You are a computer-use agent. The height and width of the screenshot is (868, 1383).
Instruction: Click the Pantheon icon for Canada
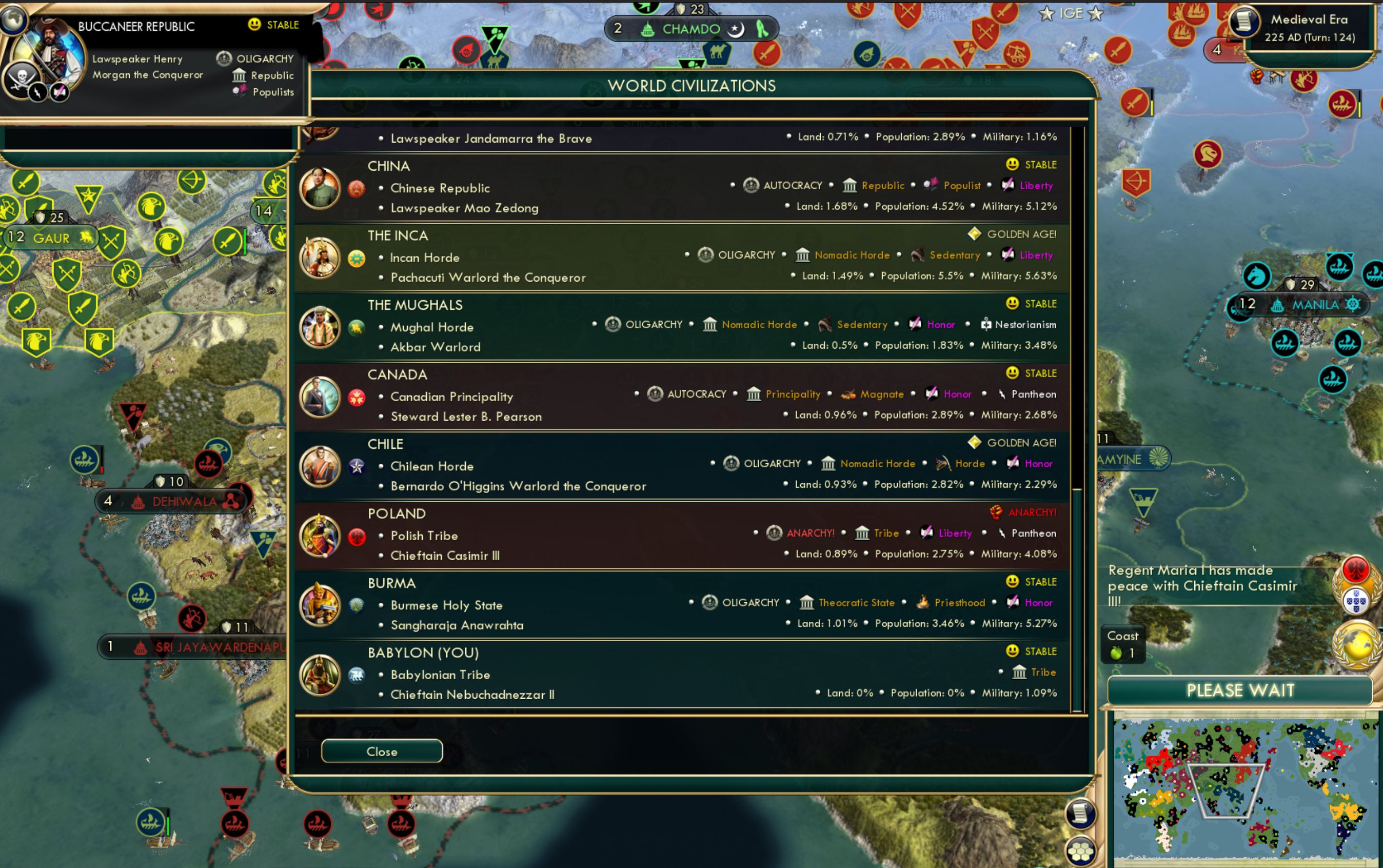tap(1002, 394)
